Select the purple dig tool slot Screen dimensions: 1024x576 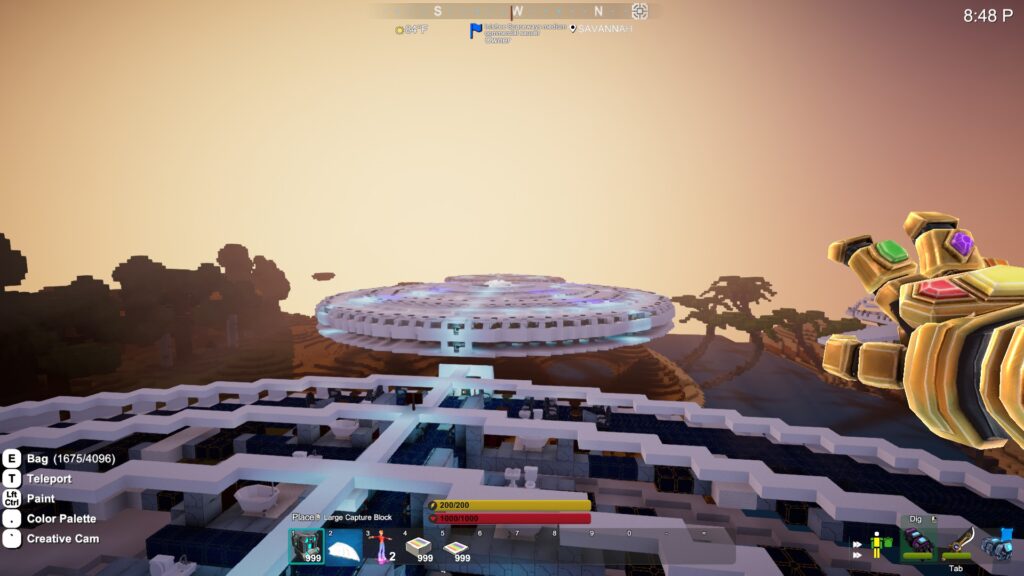click(918, 543)
